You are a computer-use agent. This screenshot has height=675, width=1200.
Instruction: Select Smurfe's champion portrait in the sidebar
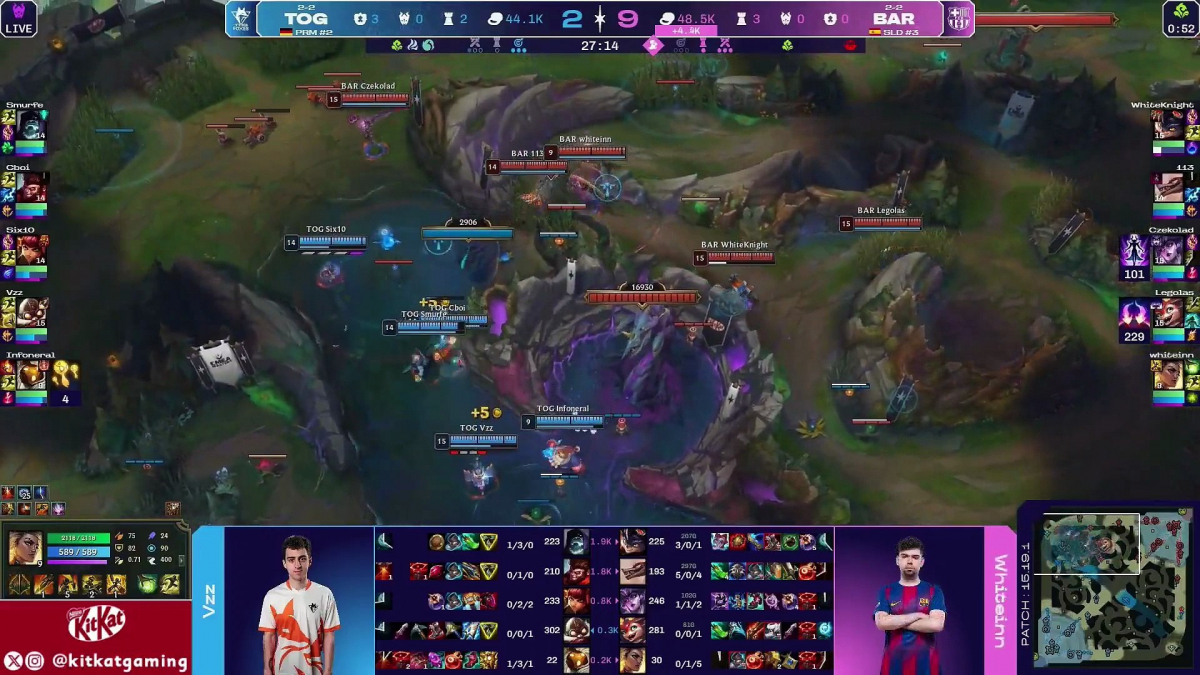pyautogui.click(x=30, y=125)
